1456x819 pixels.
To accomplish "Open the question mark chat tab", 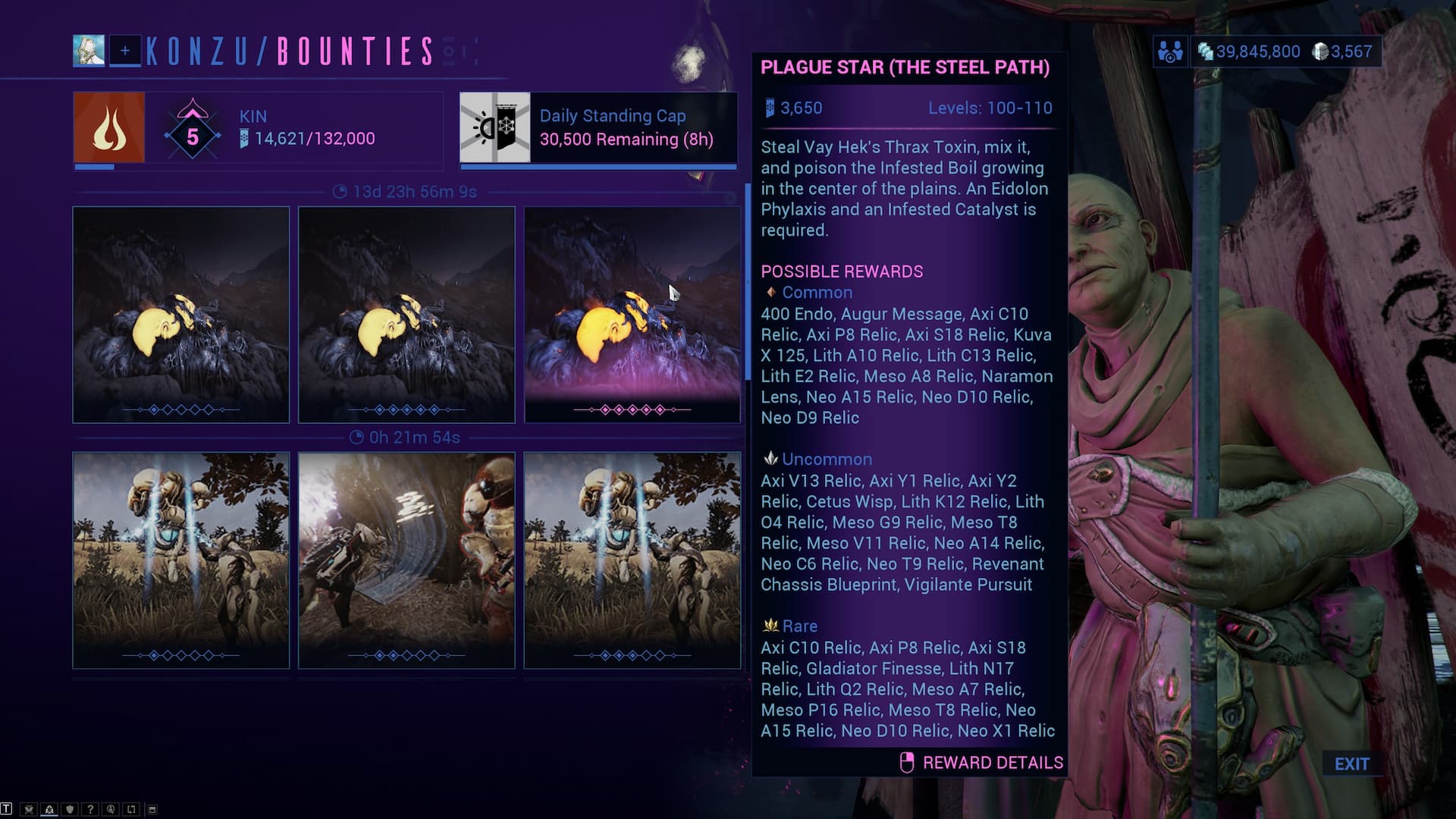I will 90,809.
